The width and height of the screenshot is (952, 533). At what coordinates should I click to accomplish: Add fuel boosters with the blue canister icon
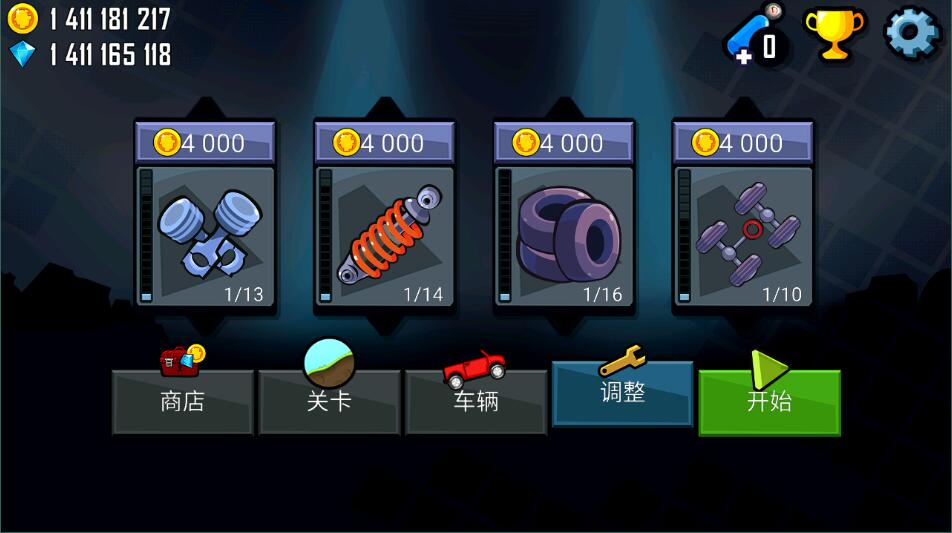(755, 40)
